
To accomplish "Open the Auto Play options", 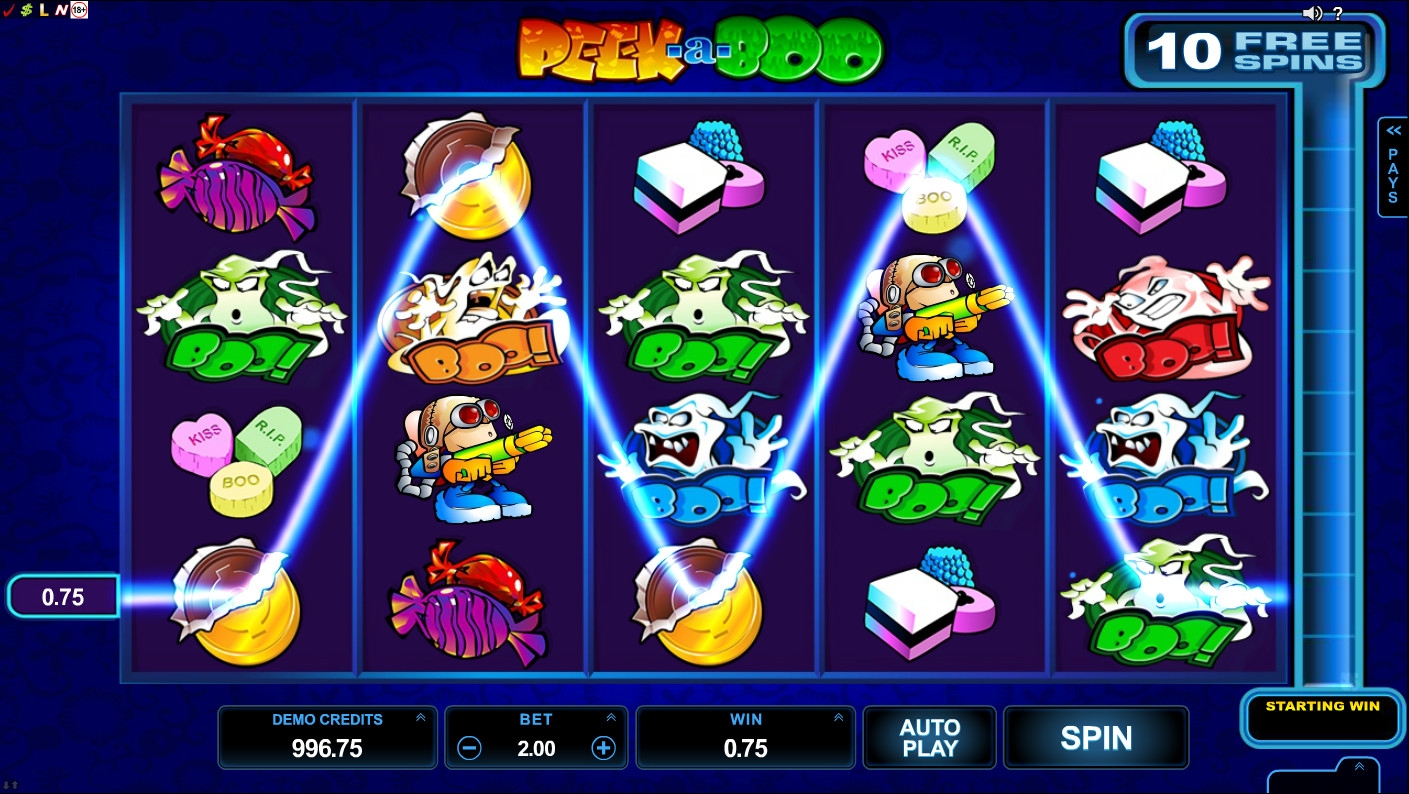I will [930, 738].
